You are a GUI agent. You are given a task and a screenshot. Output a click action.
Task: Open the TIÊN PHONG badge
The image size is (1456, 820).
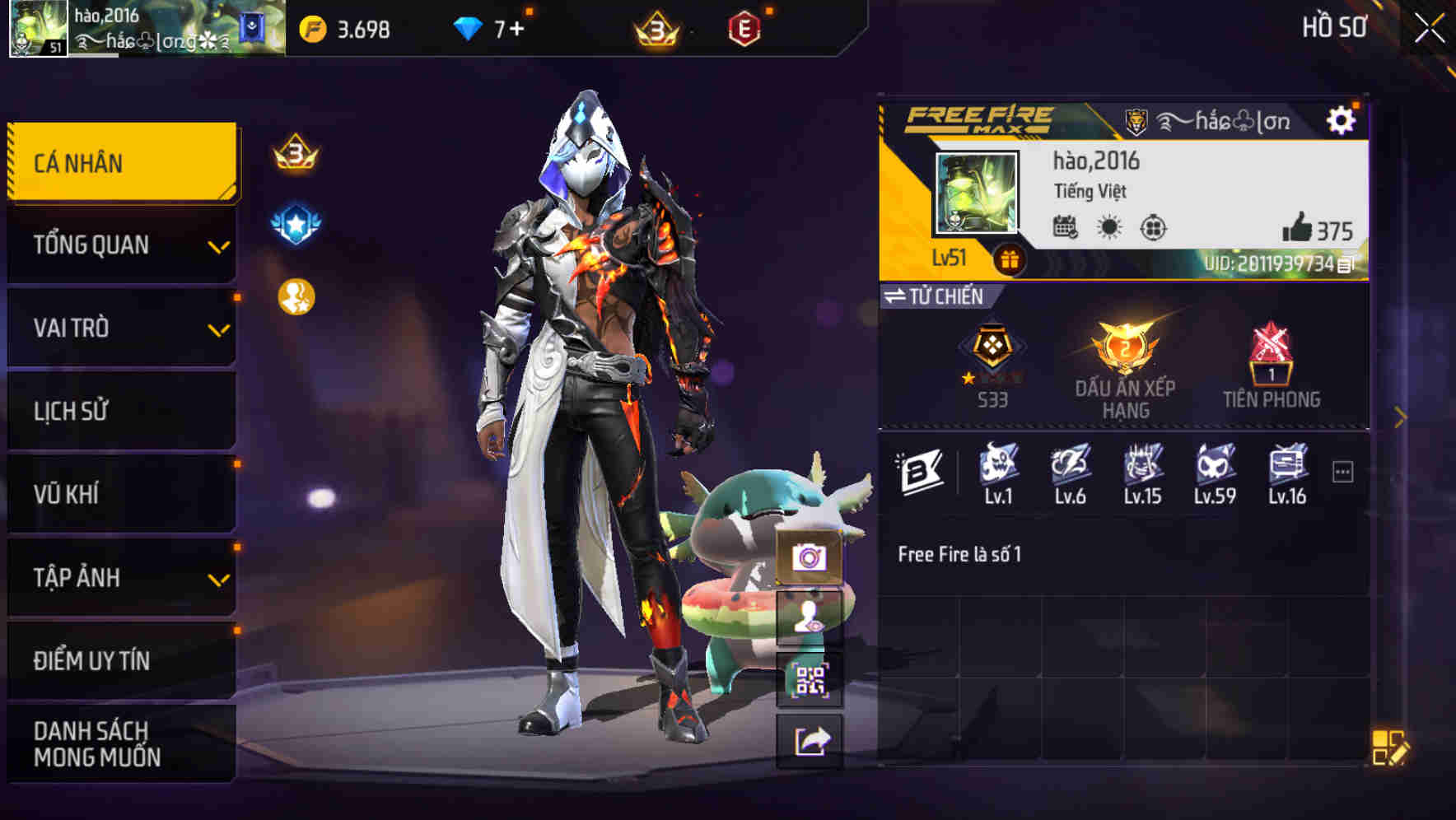click(x=1269, y=361)
